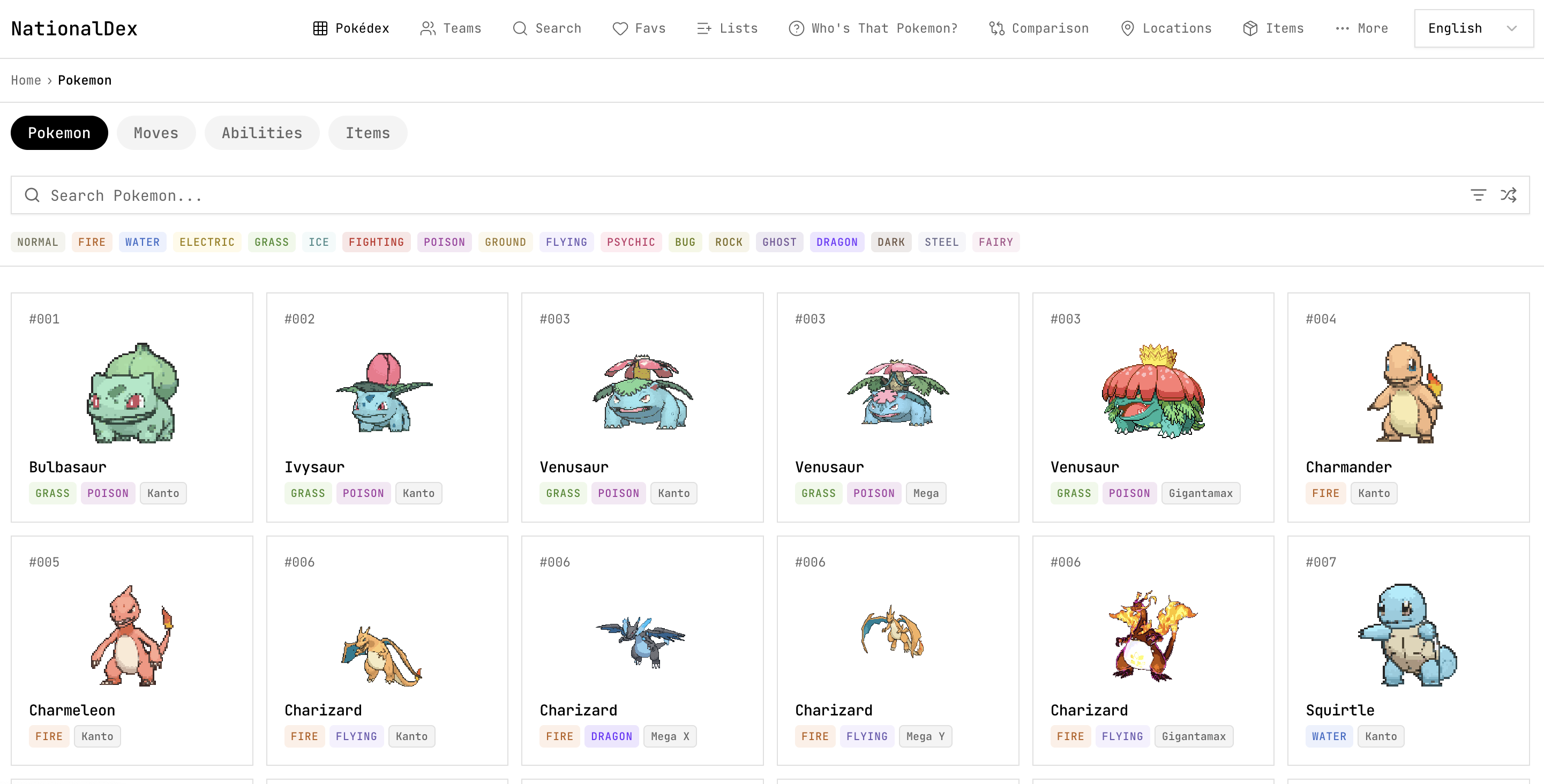This screenshot has height=784, width=1544.
Task: Click the Teams icon in the navigation
Action: (x=451, y=27)
